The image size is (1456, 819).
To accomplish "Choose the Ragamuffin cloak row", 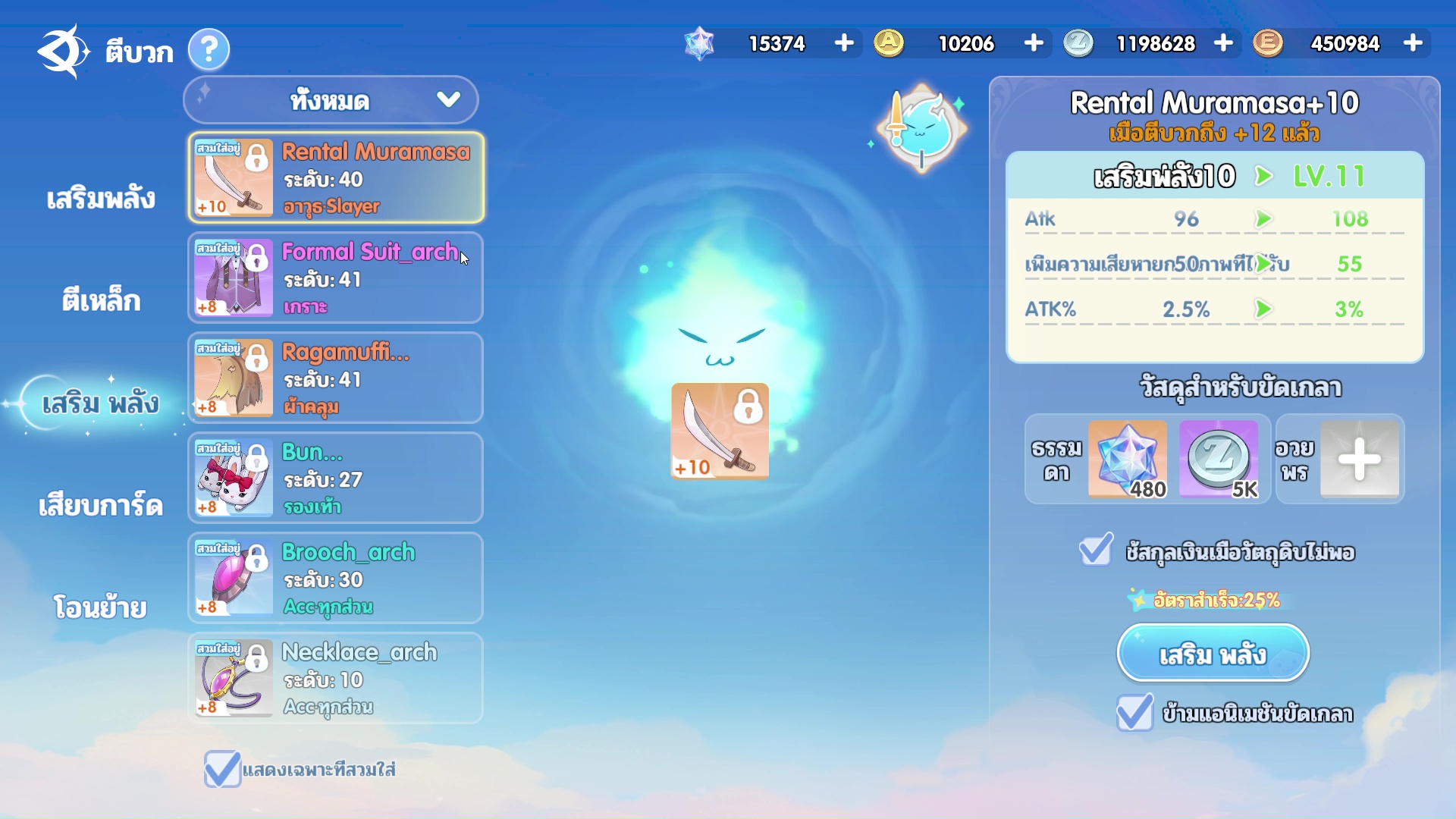I will 335,378.
